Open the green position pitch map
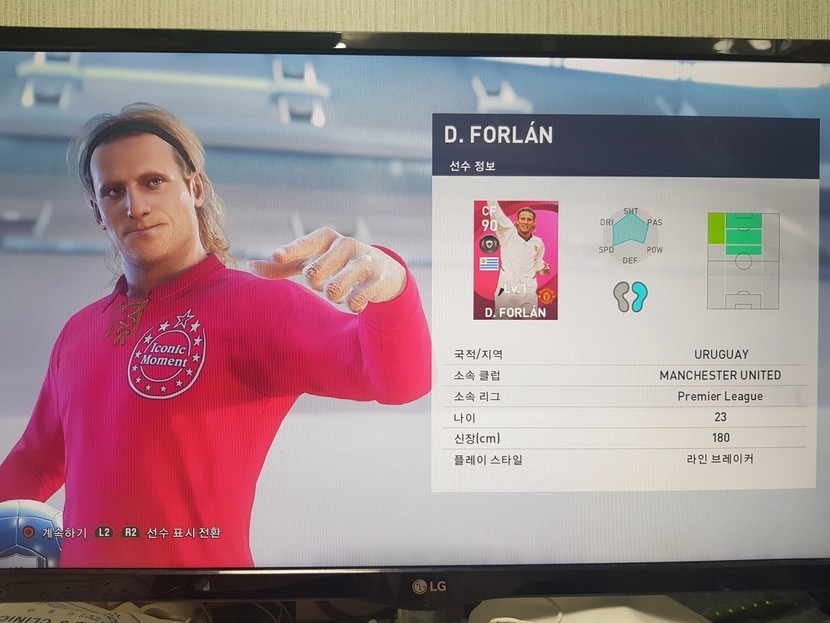 click(742, 260)
